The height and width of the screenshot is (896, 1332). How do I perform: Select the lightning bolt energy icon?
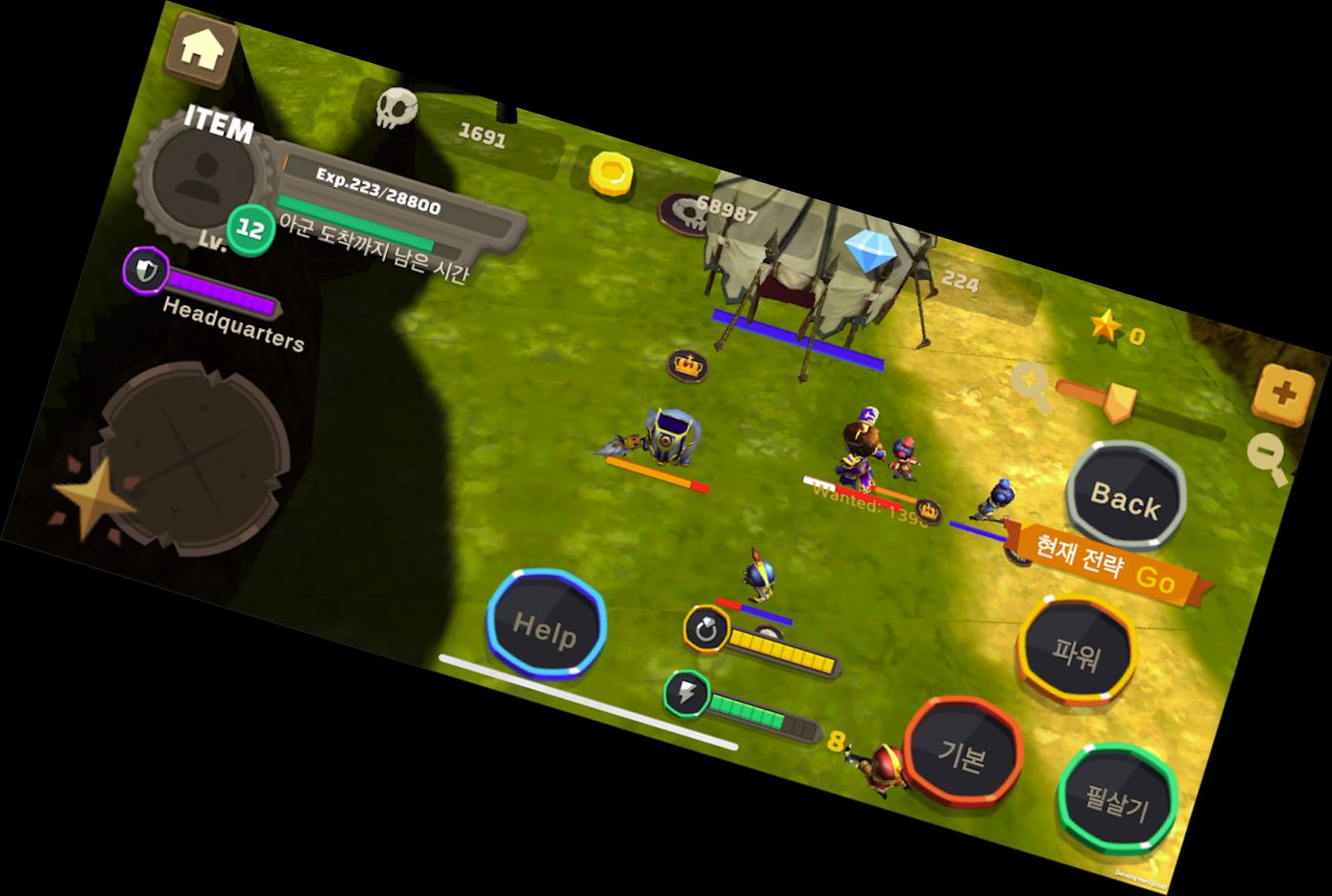[x=686, y=693]
